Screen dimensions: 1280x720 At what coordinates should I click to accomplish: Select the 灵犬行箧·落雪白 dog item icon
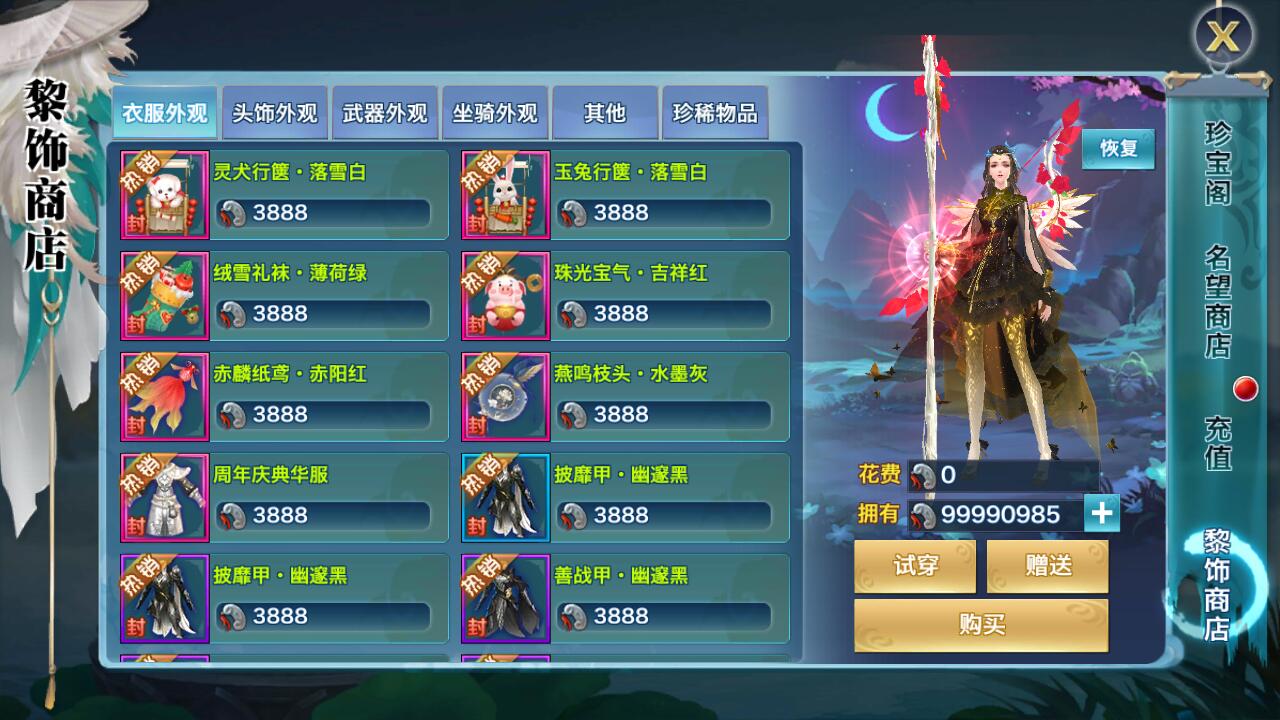click(164, 194)
